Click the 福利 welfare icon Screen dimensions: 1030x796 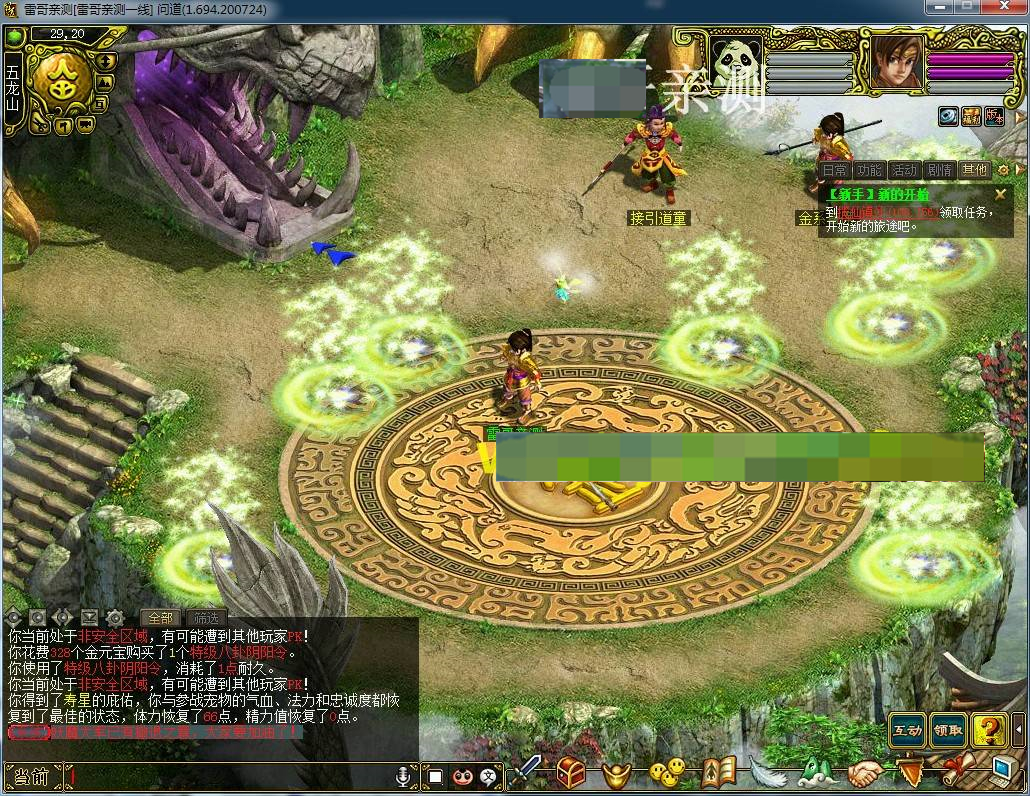tap(971, 116)
